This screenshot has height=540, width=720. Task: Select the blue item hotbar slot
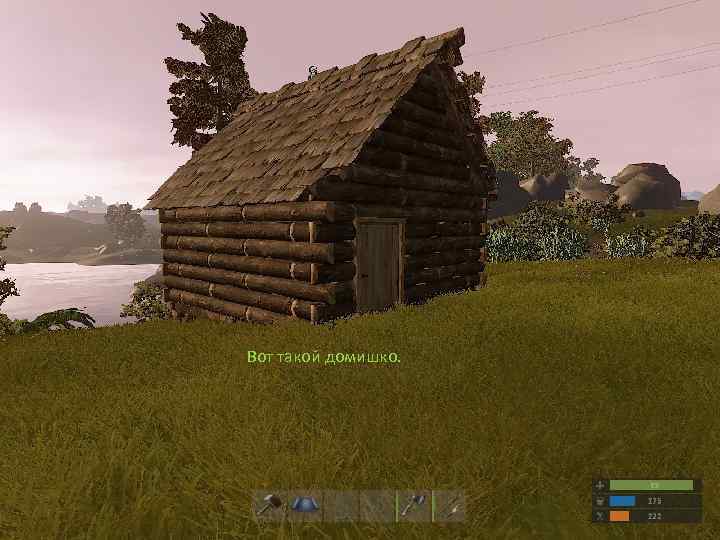tap(305, 505)
